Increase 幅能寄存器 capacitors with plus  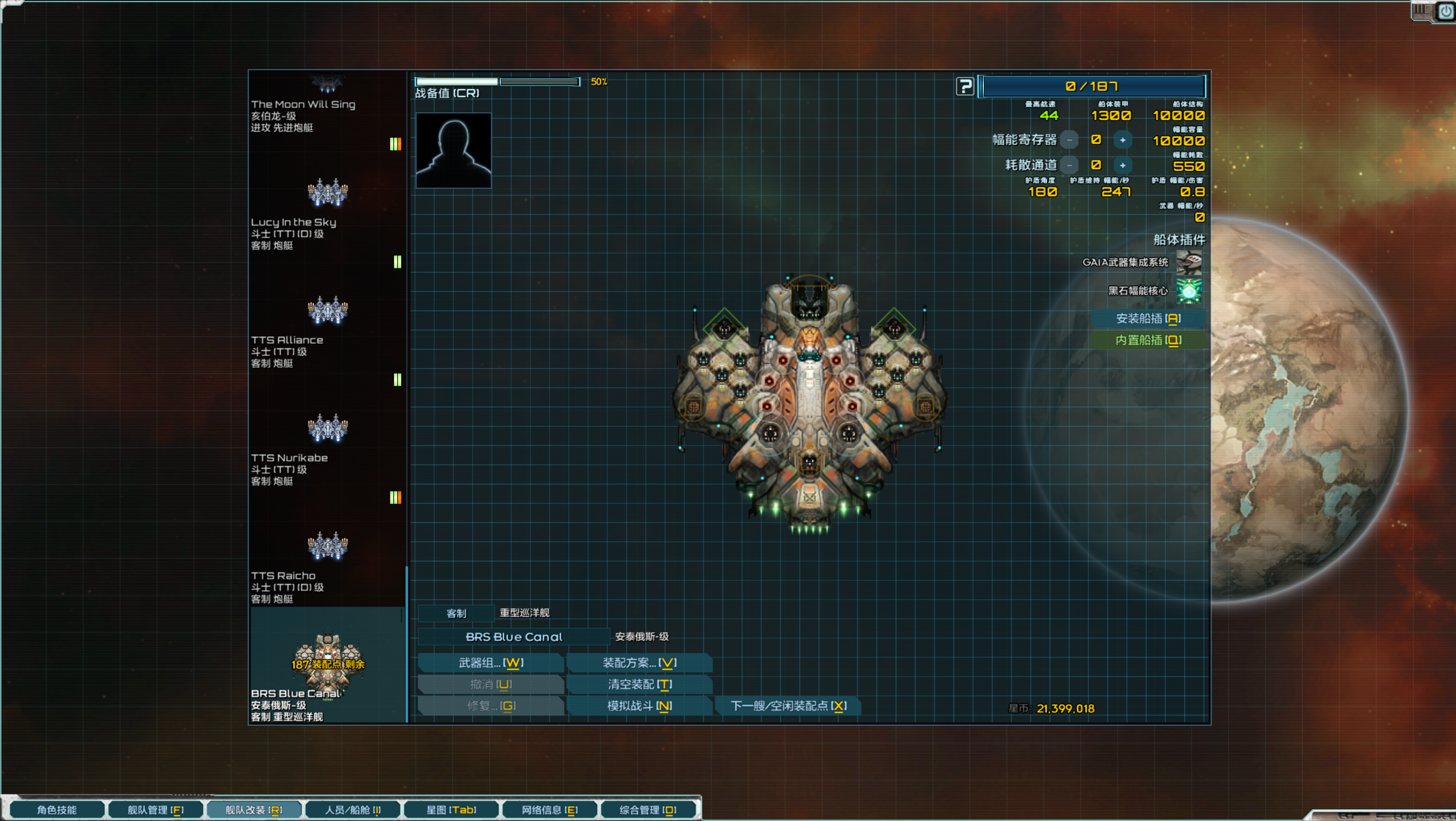tap(1122, 140)
